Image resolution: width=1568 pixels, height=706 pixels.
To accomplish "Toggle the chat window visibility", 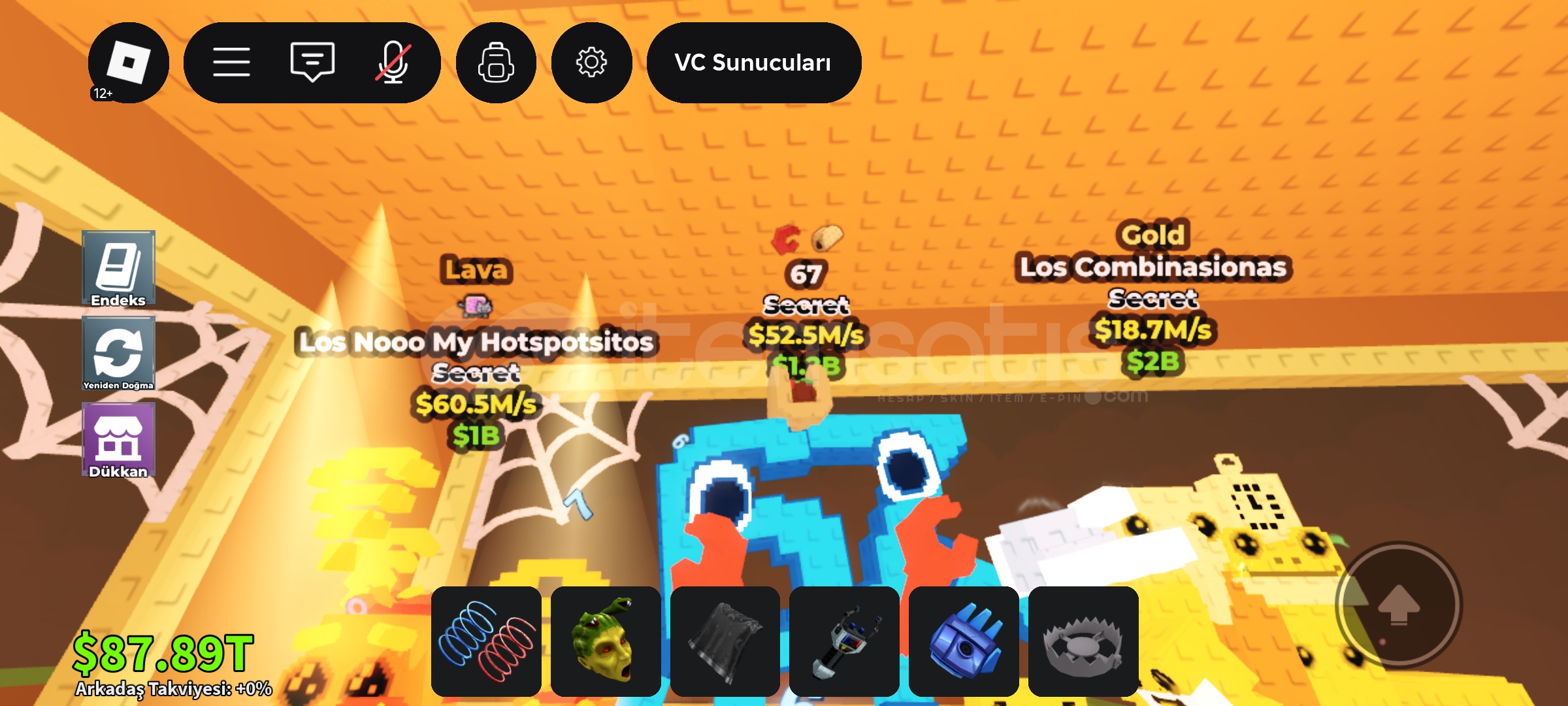I will tap(312, 62).
